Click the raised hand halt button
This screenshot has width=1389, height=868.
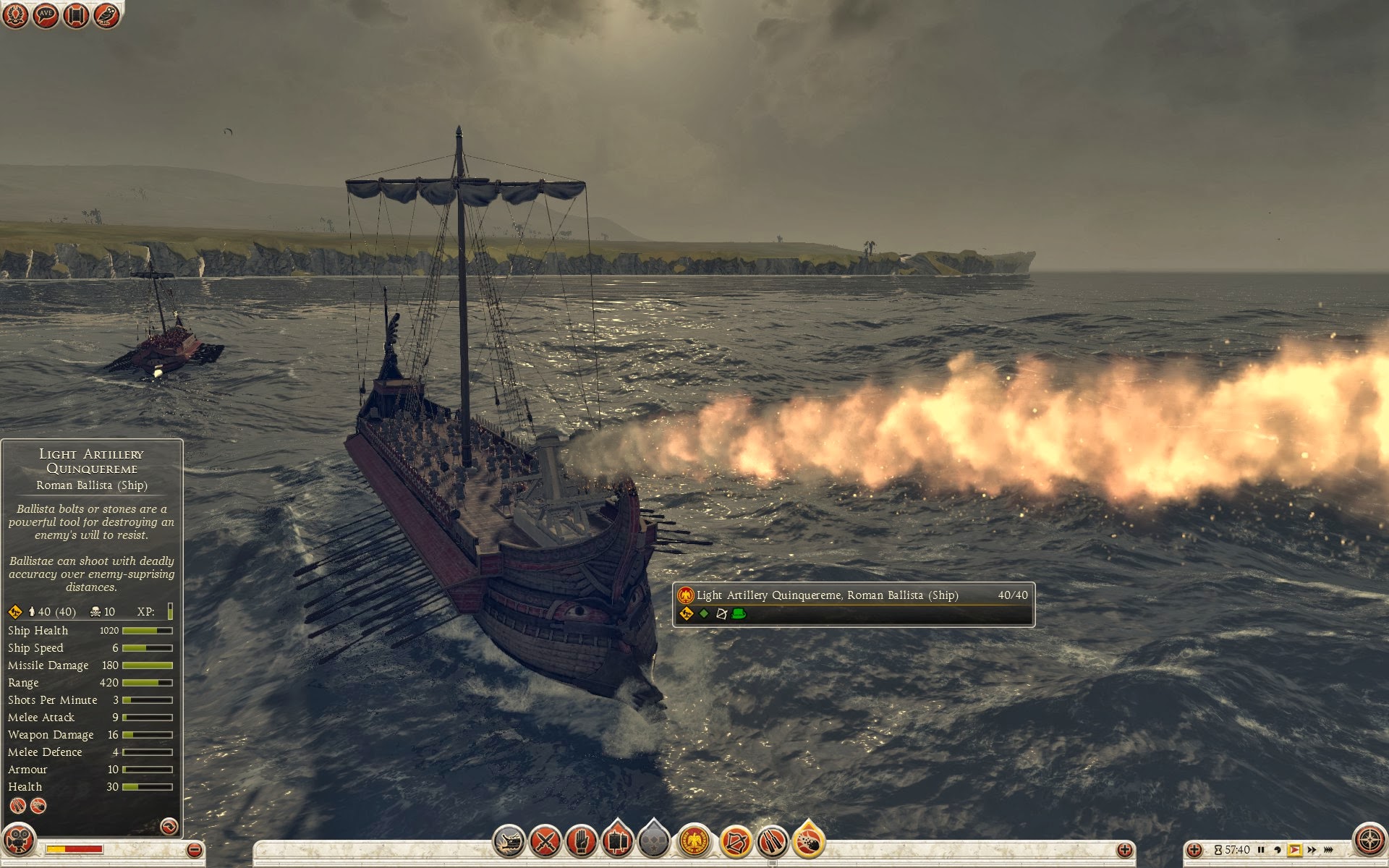pos(582,841)
